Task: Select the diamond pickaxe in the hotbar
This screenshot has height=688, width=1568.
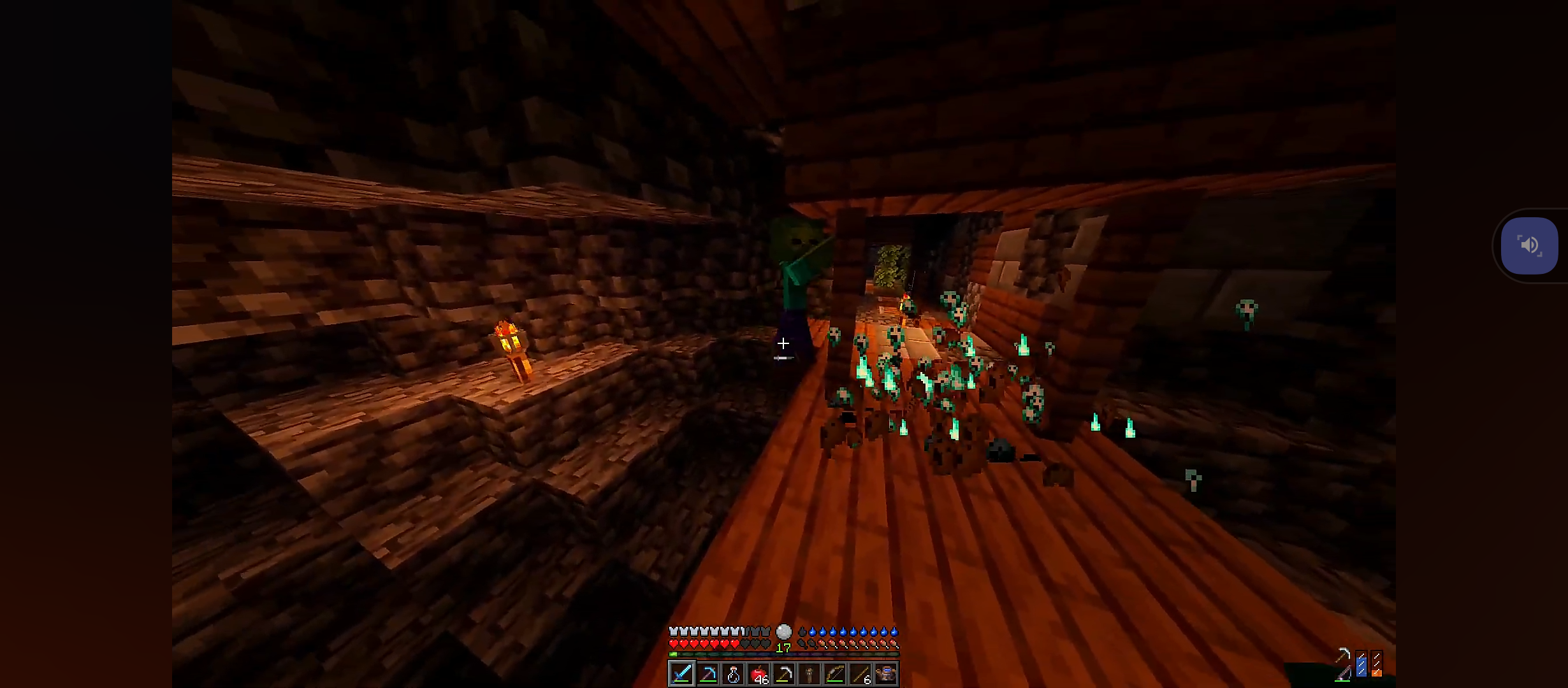Action: tap(708, 675)
